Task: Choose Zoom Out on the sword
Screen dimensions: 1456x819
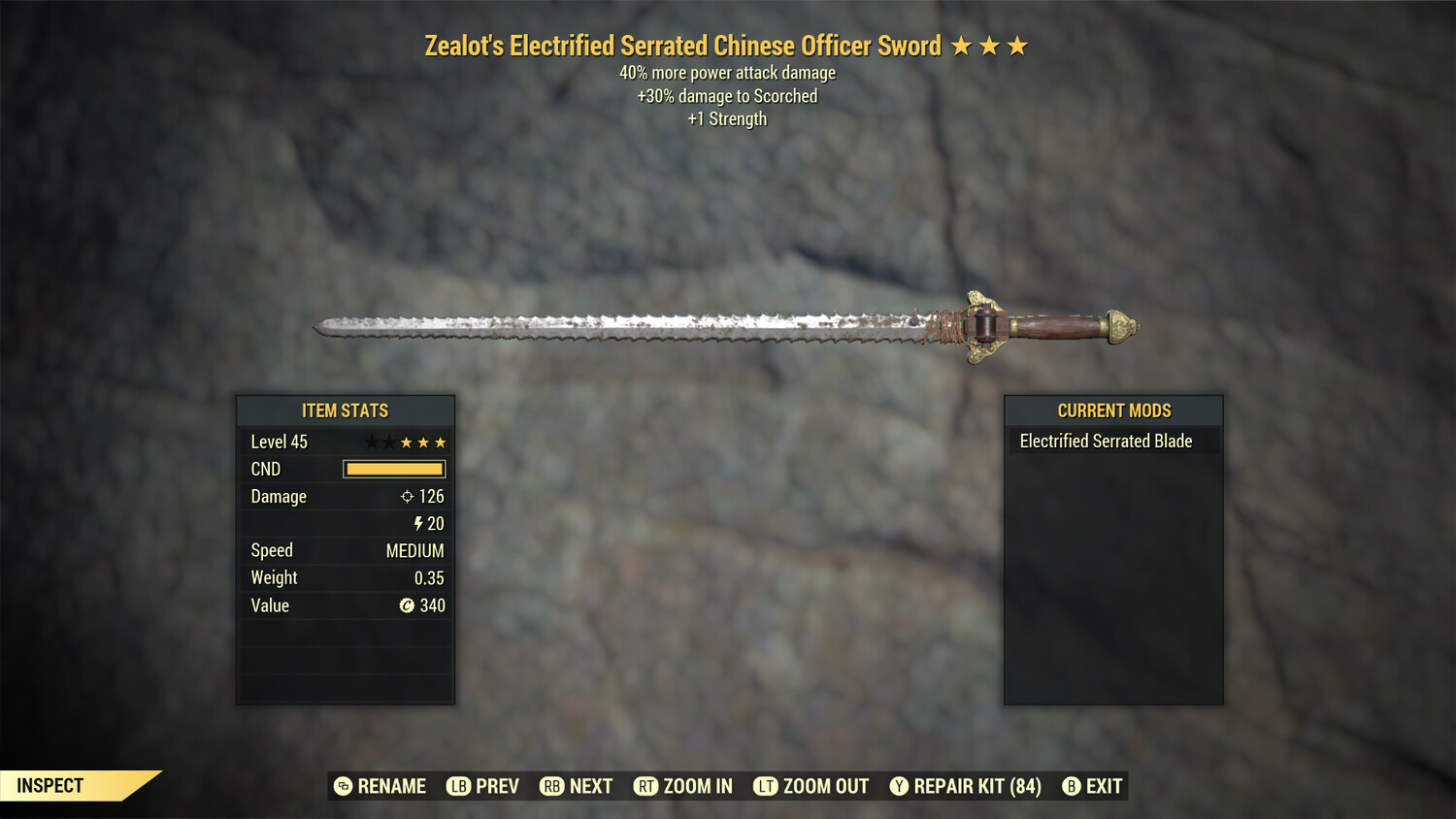Action: 811,786
